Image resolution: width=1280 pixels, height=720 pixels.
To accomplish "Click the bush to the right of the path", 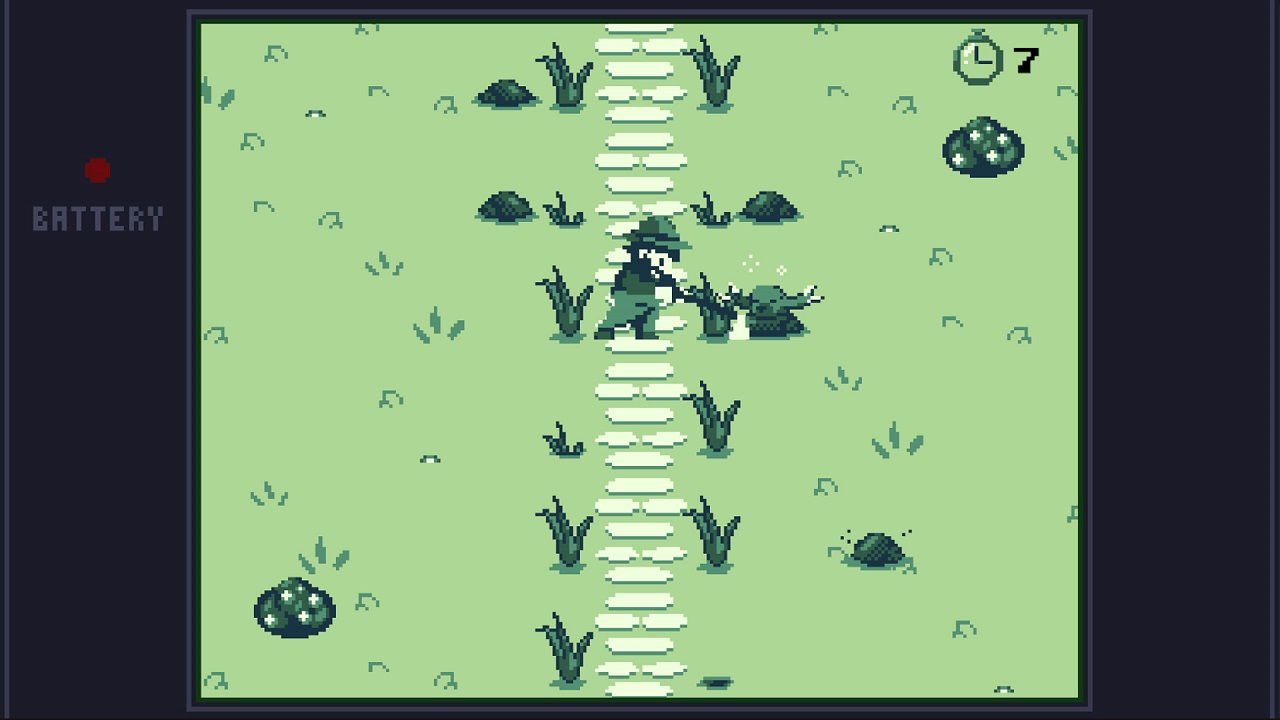I will pos(770,207).
